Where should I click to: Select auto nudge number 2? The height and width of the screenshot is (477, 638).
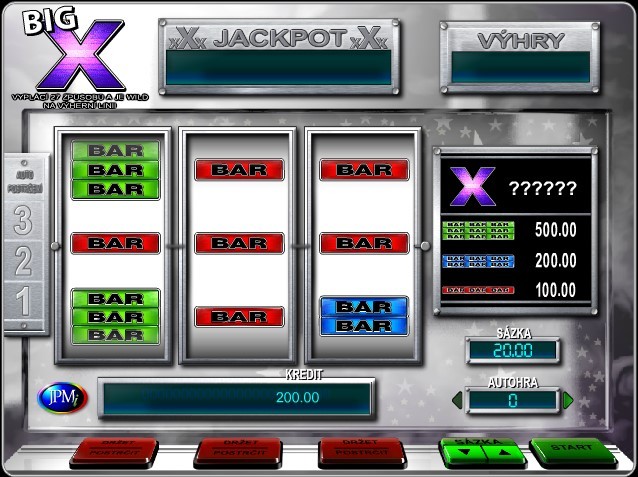pos(22,262)
